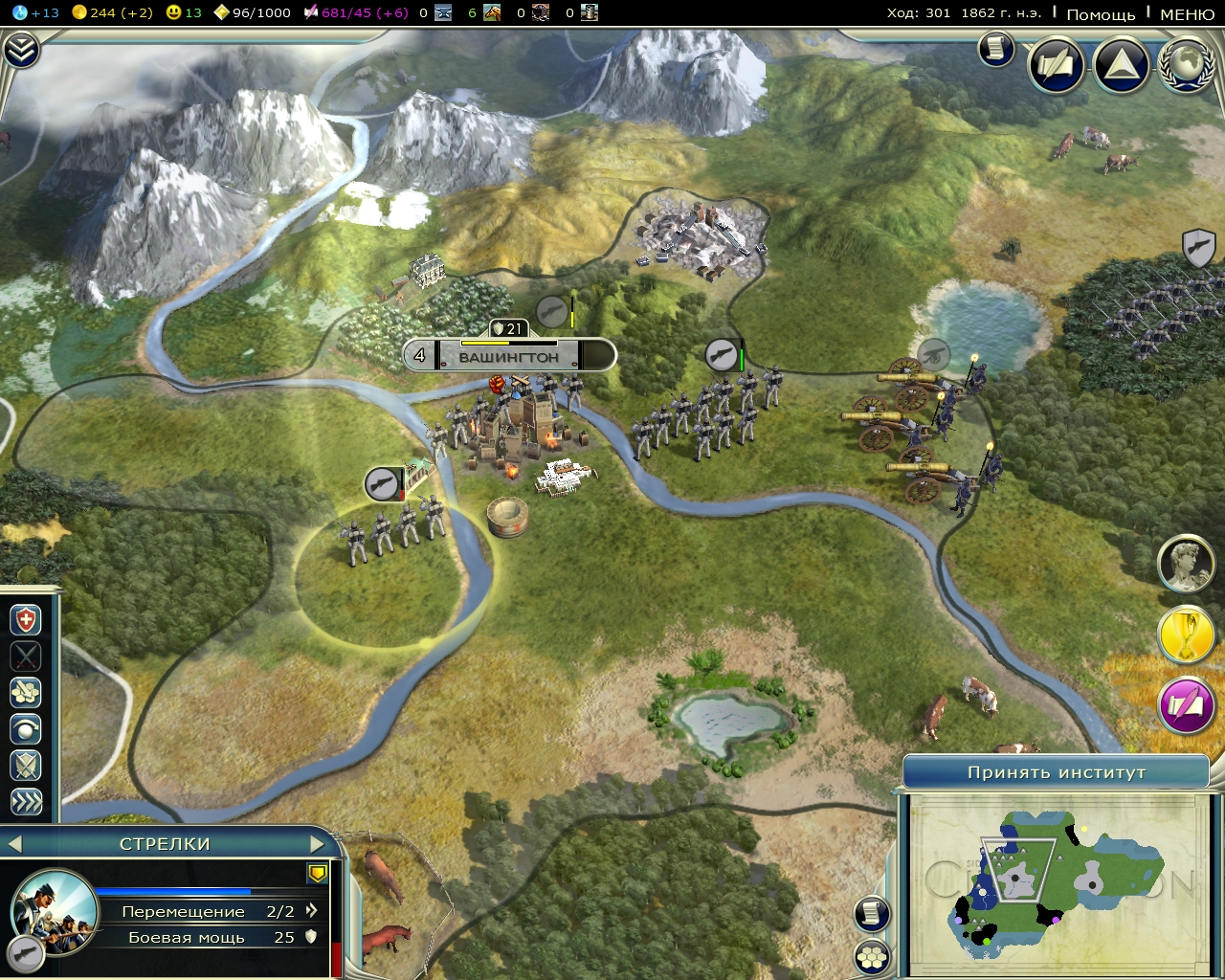Open the Вашингтон city banner
The height and width of the screenshot is (980, 1225).
(508, 357)
